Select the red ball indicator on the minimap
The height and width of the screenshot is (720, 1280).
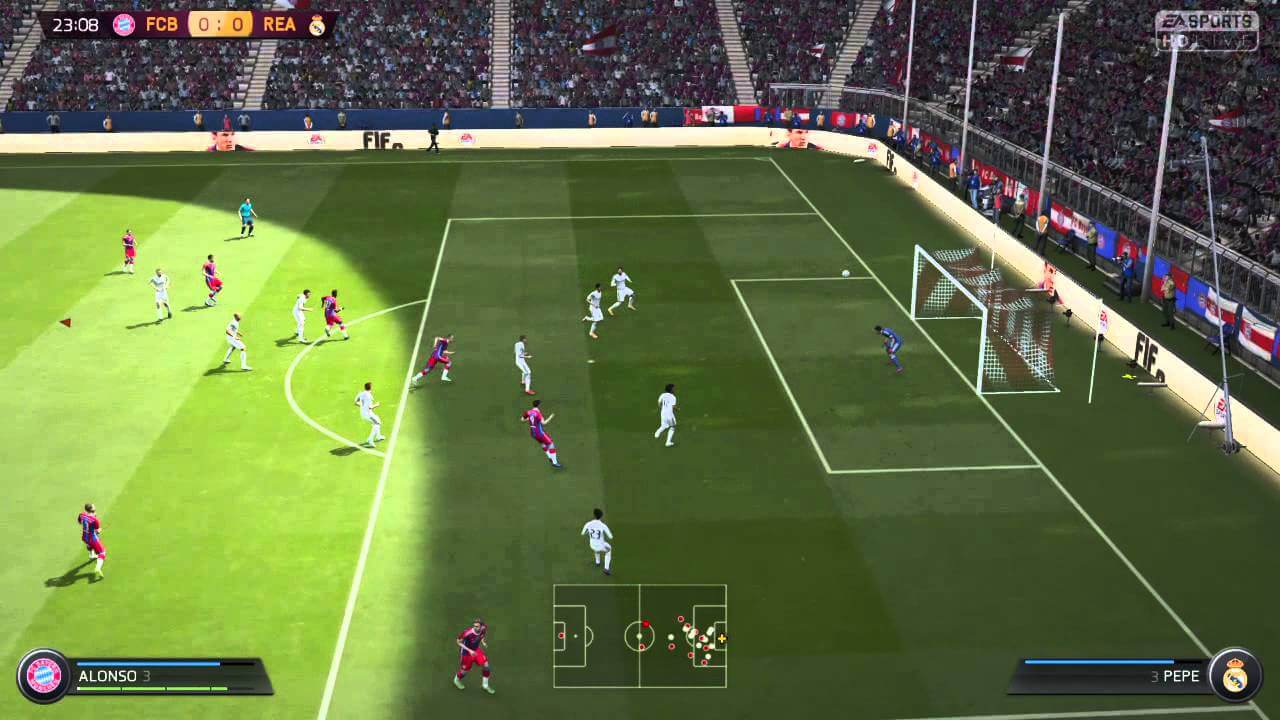point(646,624)
